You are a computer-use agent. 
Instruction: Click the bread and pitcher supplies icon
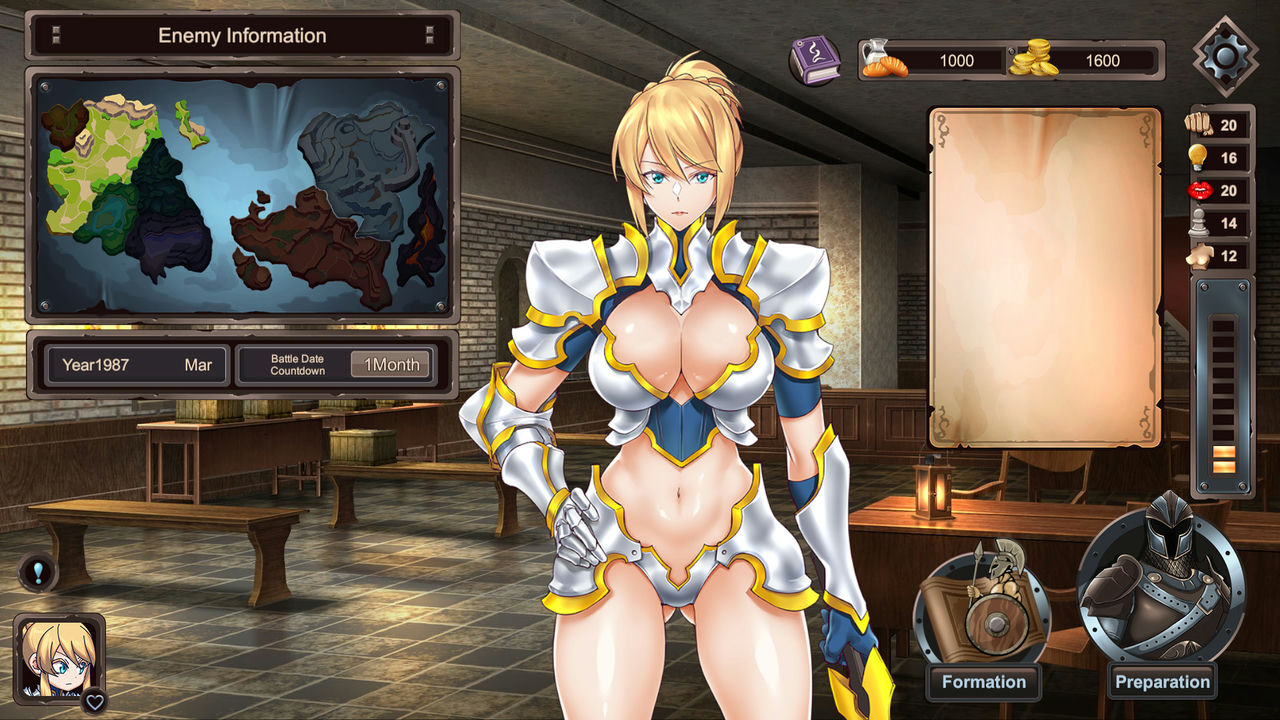coord(884,60)
